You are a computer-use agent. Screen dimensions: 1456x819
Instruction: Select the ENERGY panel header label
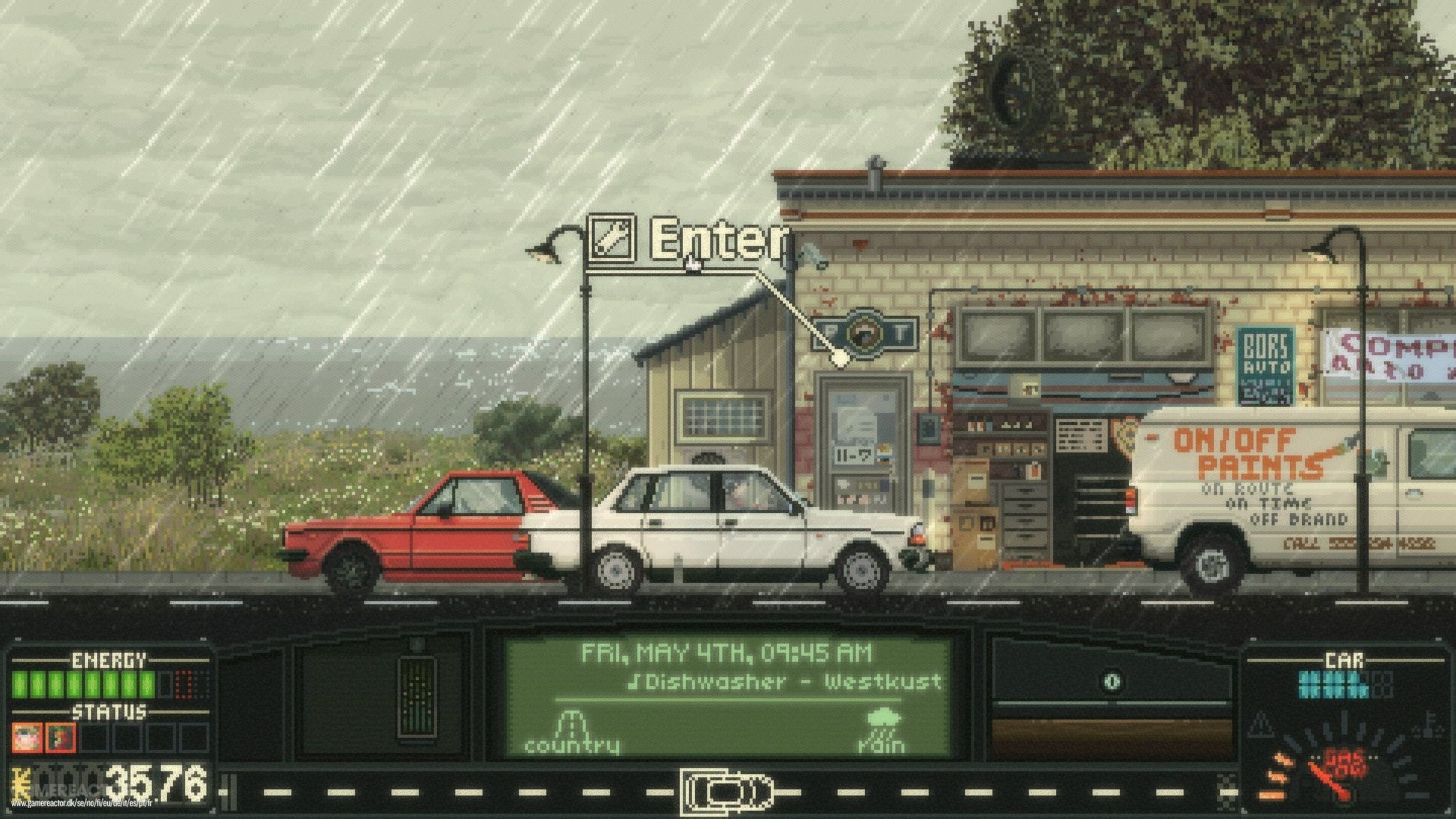click(x=108, y=659)
